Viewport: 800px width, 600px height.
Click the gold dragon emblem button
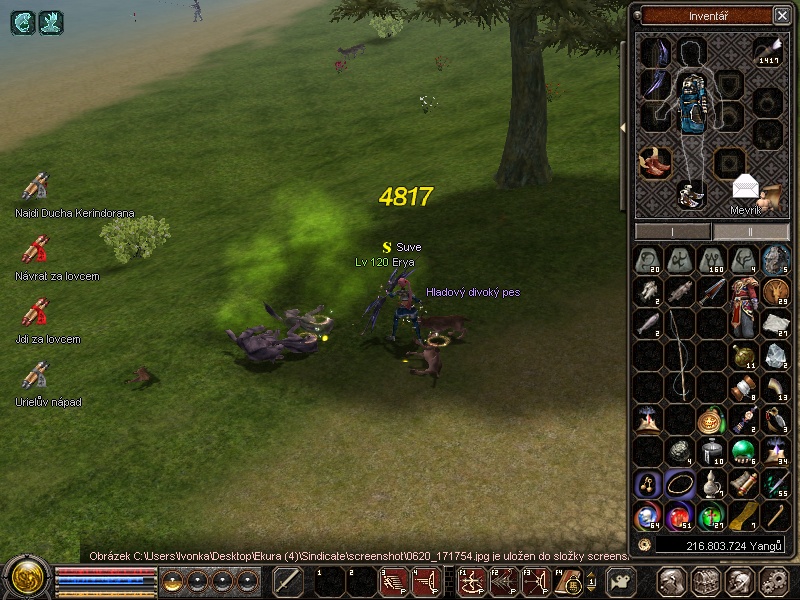point(25,578)
